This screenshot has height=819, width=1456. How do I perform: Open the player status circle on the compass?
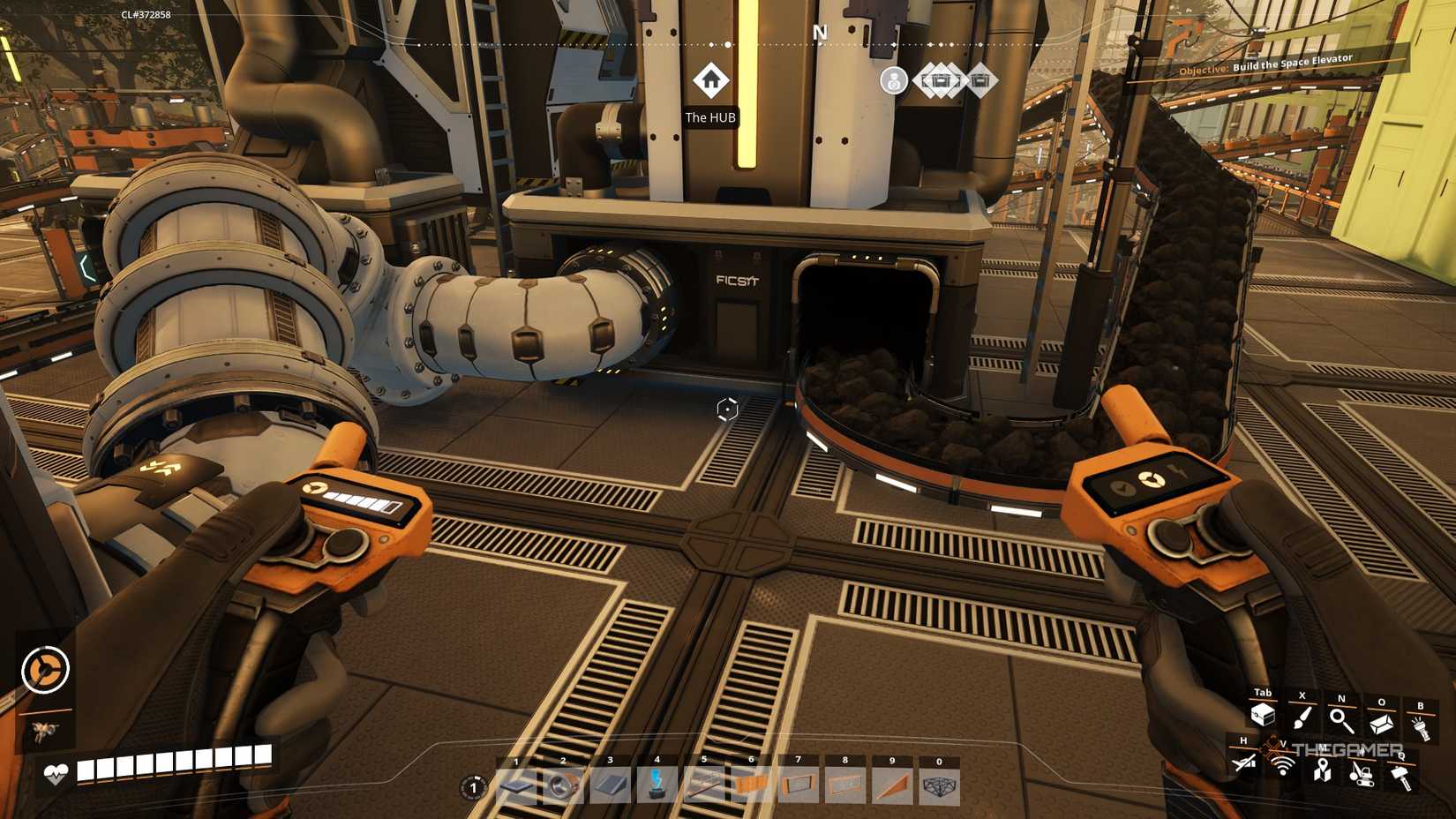[x=894, y=79]
